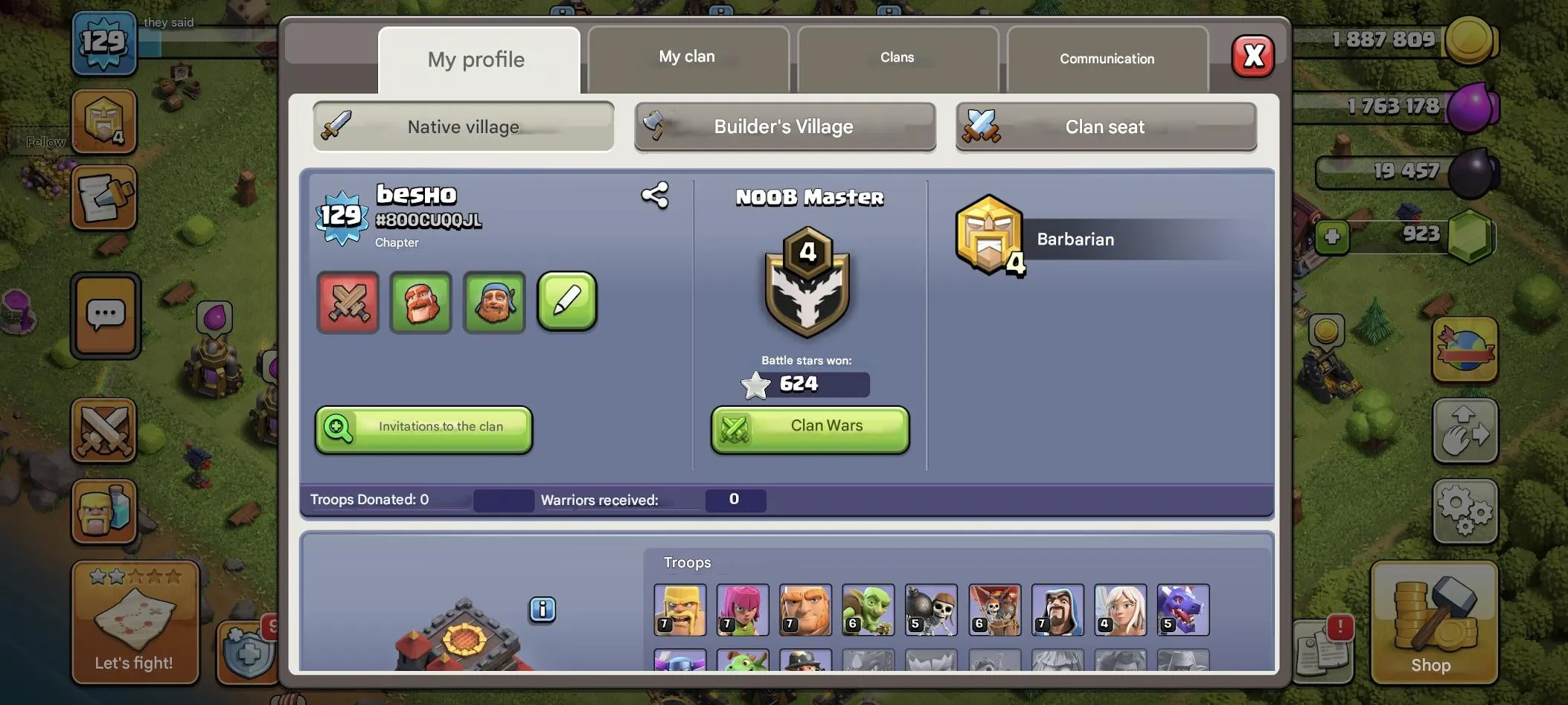This screenshot has height=705, width=1568.
Task: Click the town hall info icon
Action: (x=543, y=610)
